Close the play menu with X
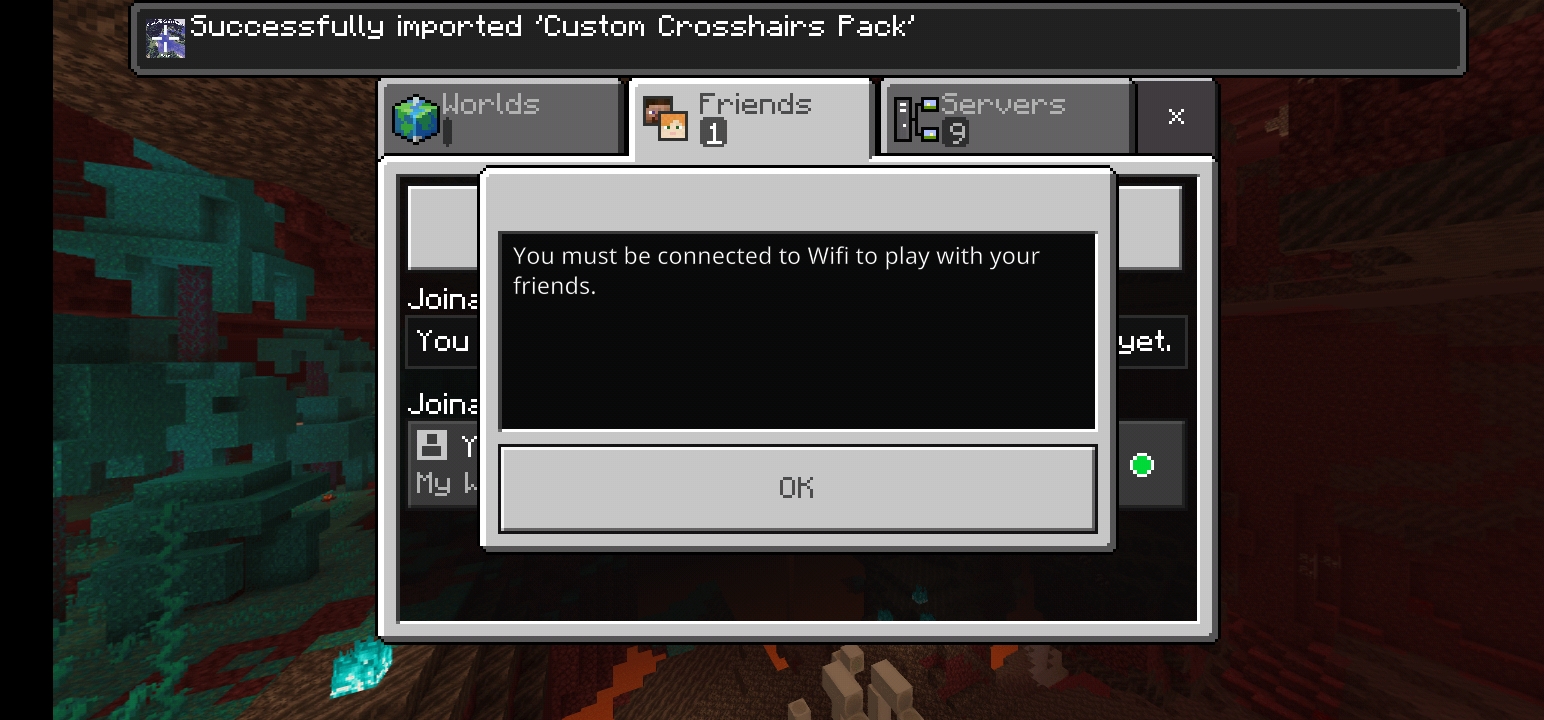This screenshot has width=1544, height=720. tap(1176, 117)
